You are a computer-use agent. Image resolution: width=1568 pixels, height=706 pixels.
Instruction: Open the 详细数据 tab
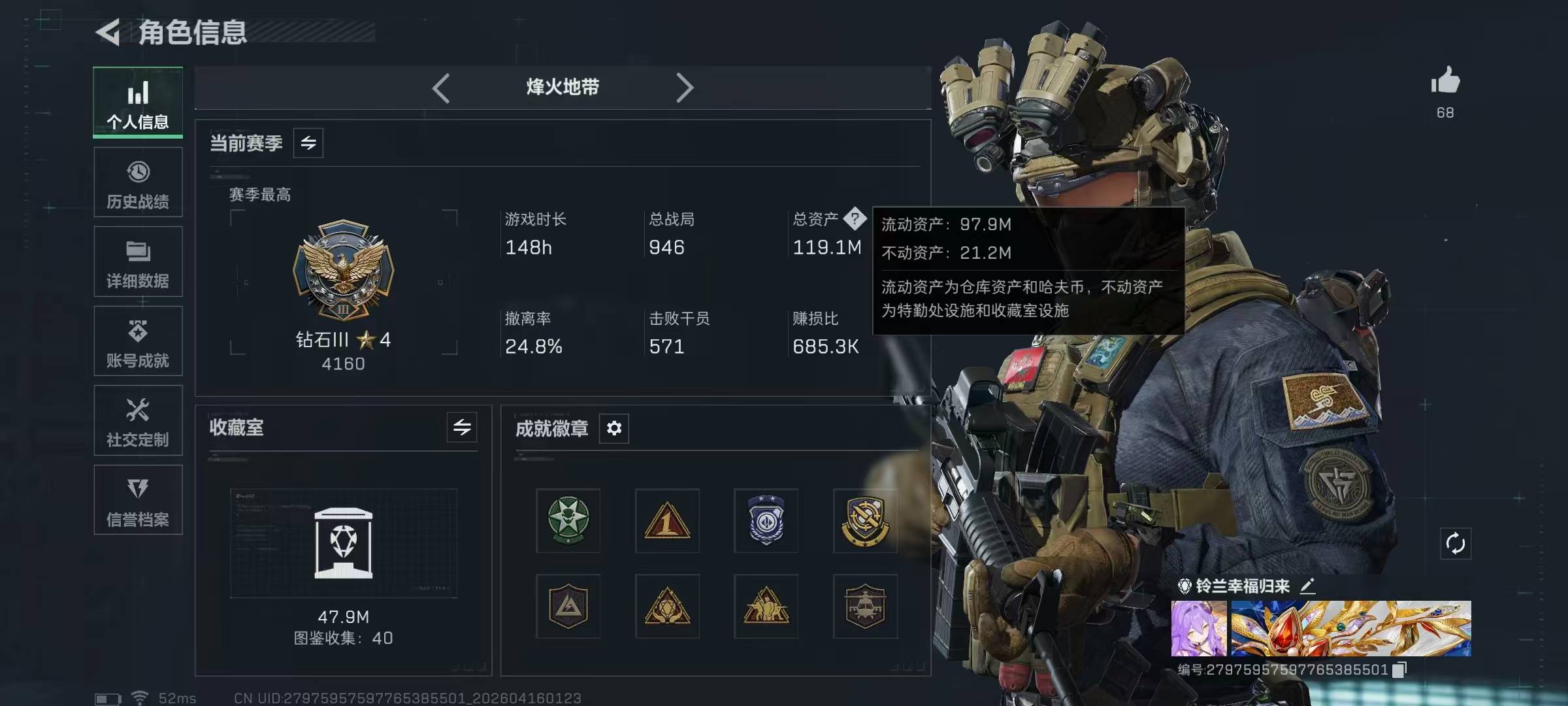pos(138,262)
